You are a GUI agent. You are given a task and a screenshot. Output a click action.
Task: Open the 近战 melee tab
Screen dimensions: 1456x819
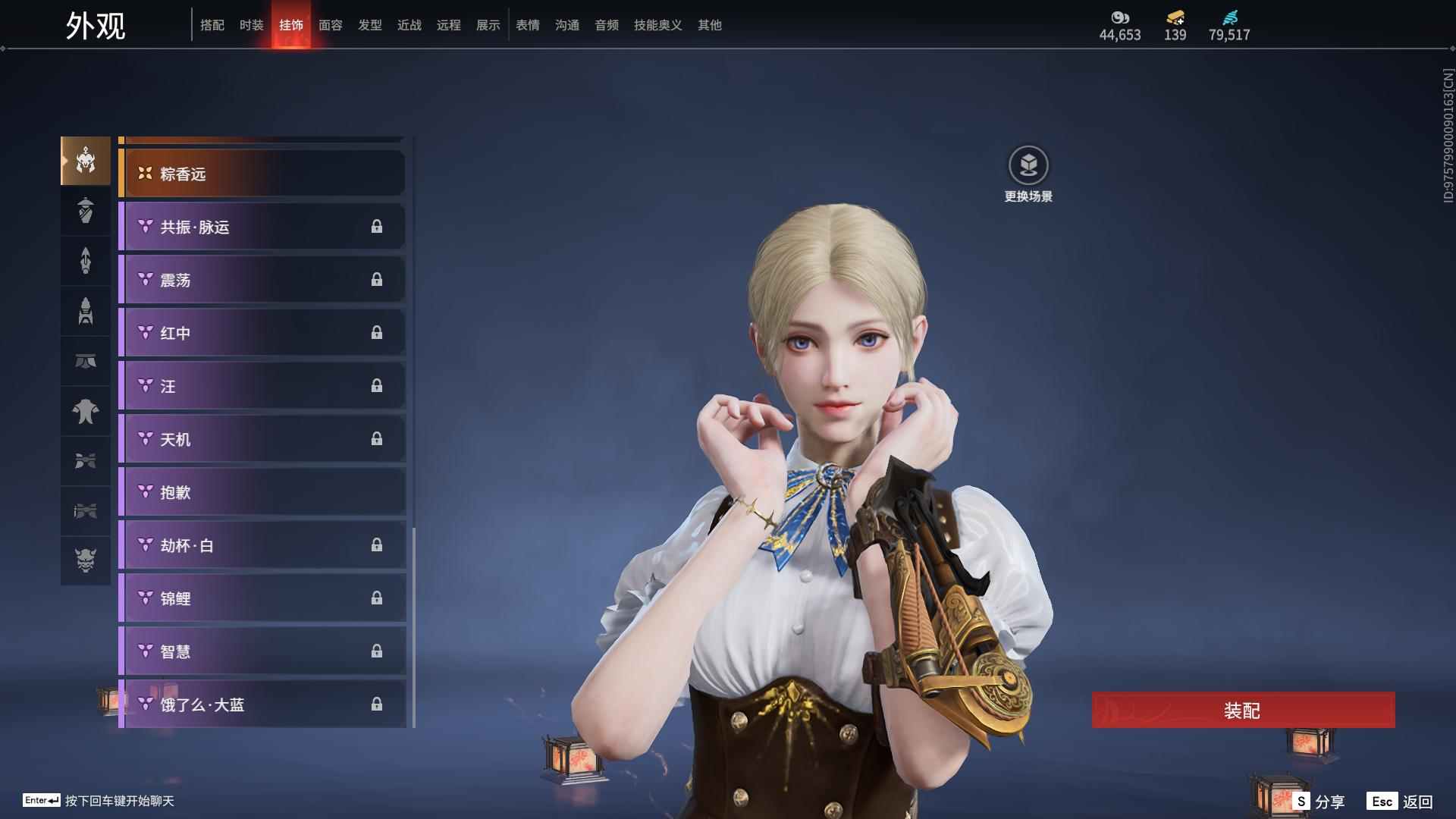click(409, 25)
